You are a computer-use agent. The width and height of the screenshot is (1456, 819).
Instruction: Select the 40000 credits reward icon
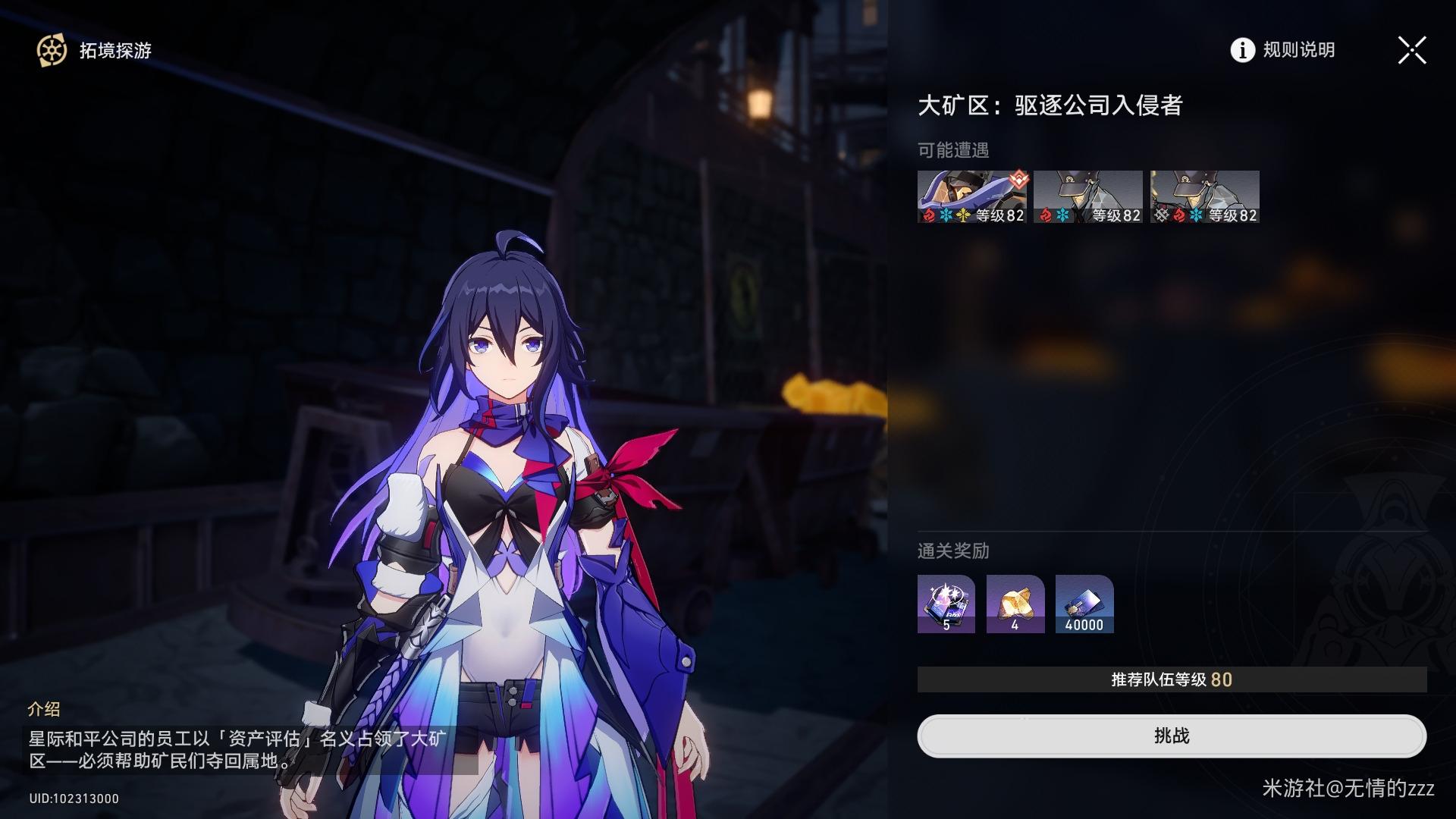pos(1084,604)
